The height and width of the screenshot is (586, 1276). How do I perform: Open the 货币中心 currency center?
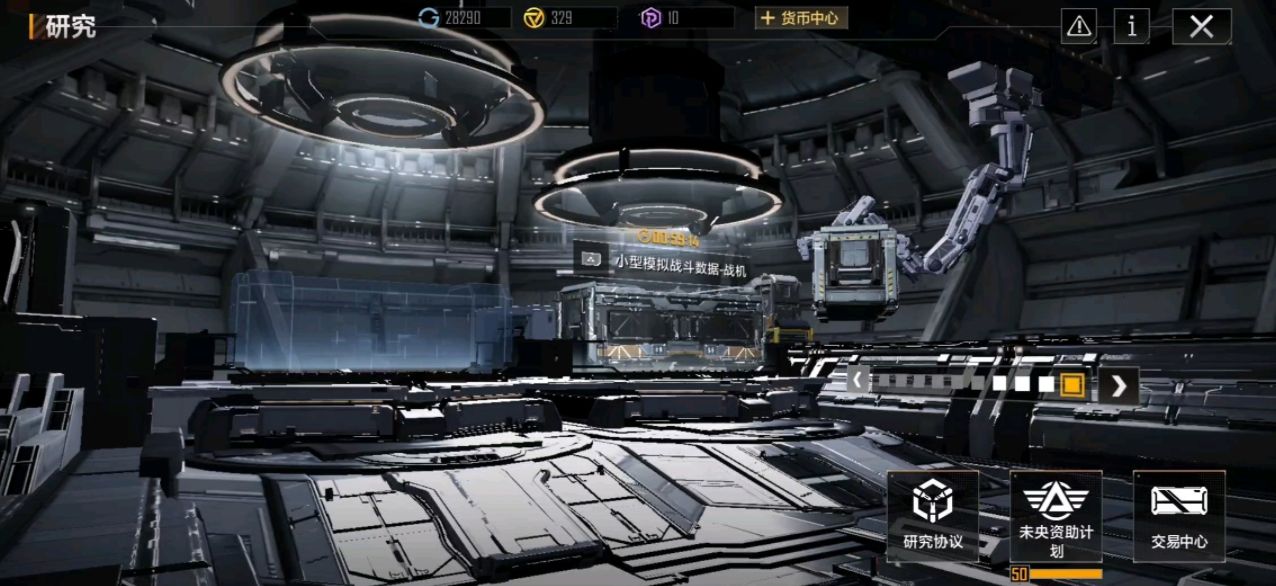pos(801,18)
